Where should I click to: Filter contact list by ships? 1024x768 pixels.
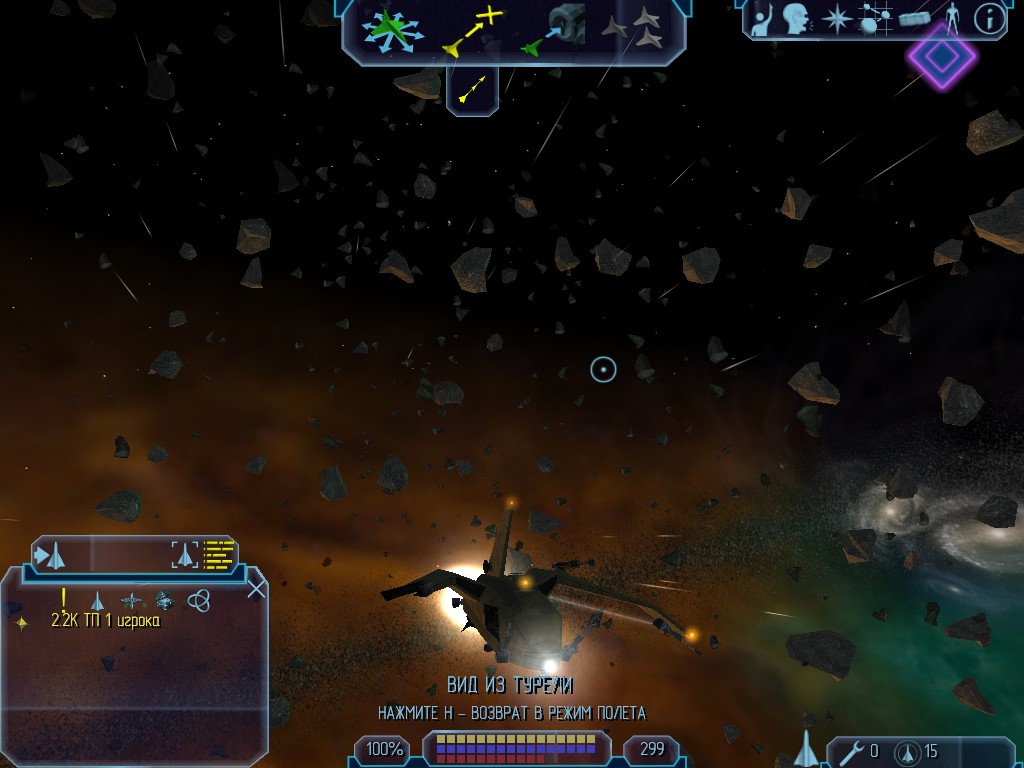[97, 601]
